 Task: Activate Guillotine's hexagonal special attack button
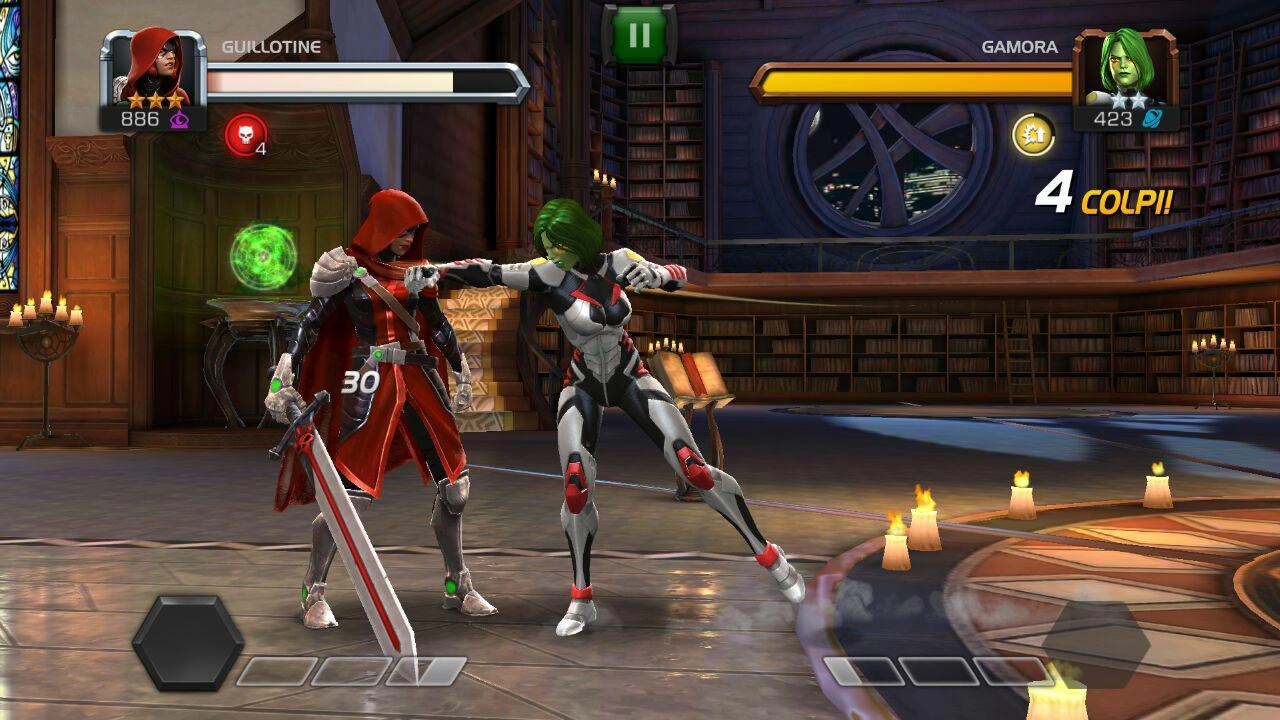coord(187,642)
